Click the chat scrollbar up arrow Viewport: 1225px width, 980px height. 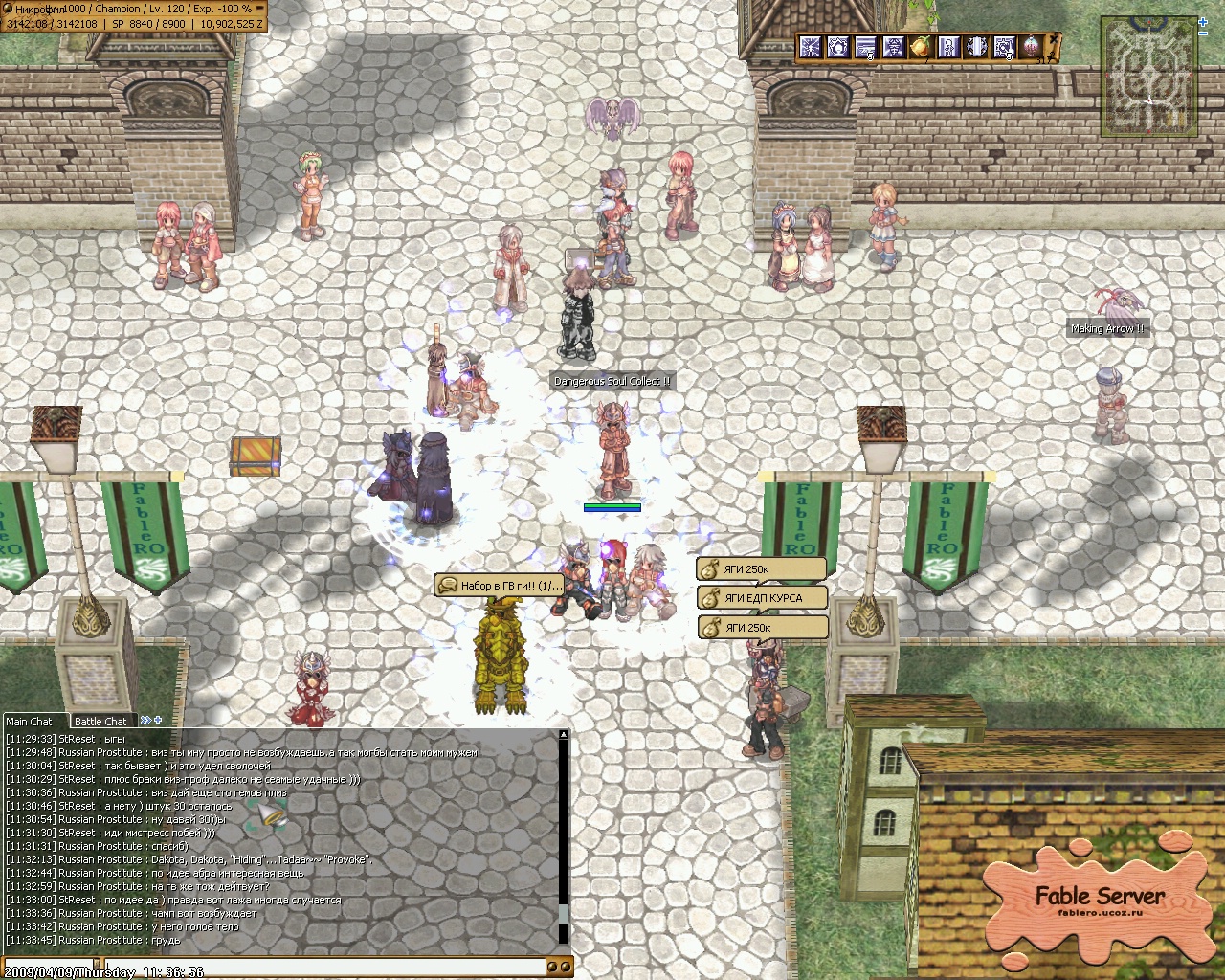click(x=564, y=736)
